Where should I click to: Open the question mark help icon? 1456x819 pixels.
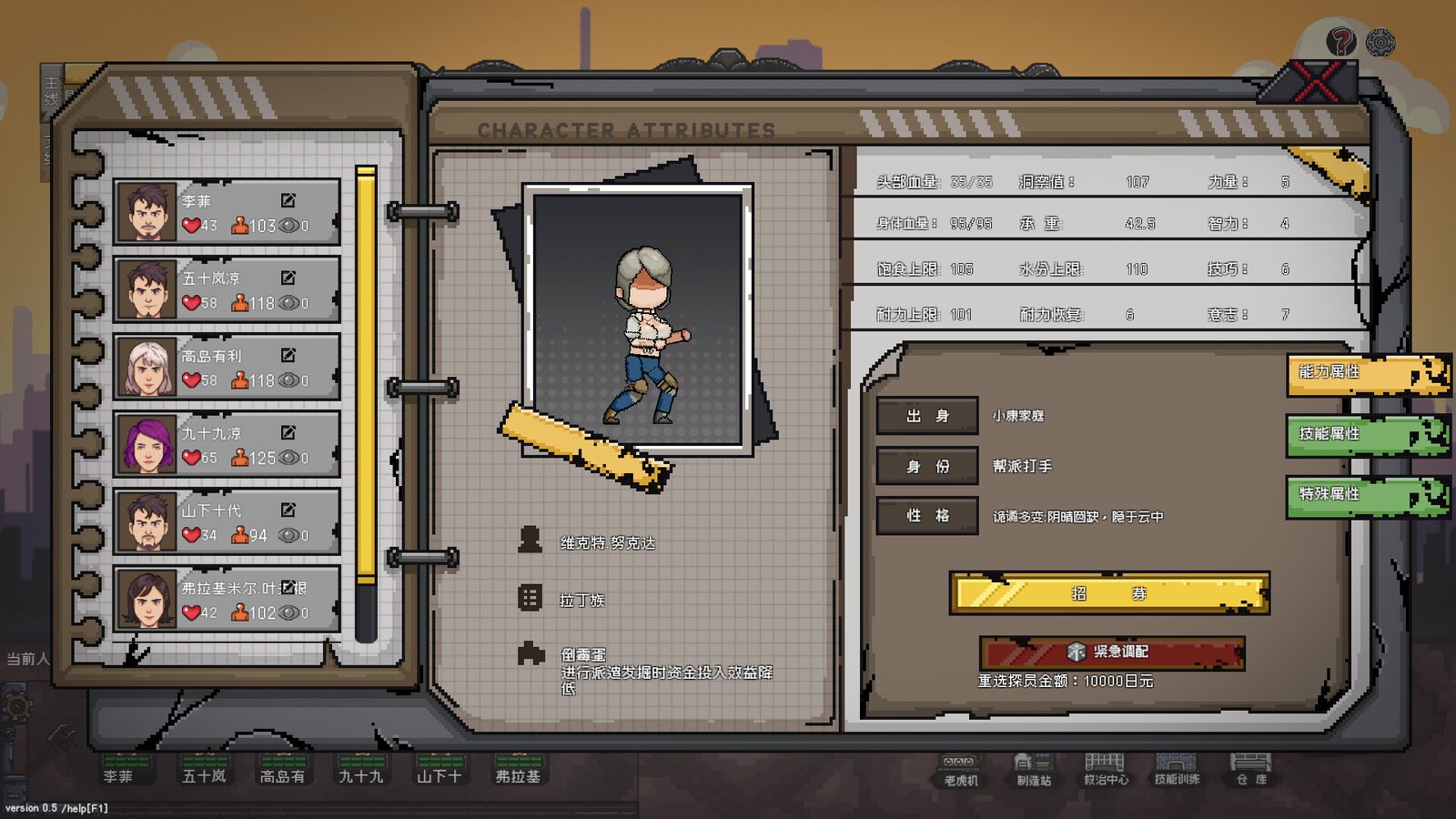tap(1340, 41)
